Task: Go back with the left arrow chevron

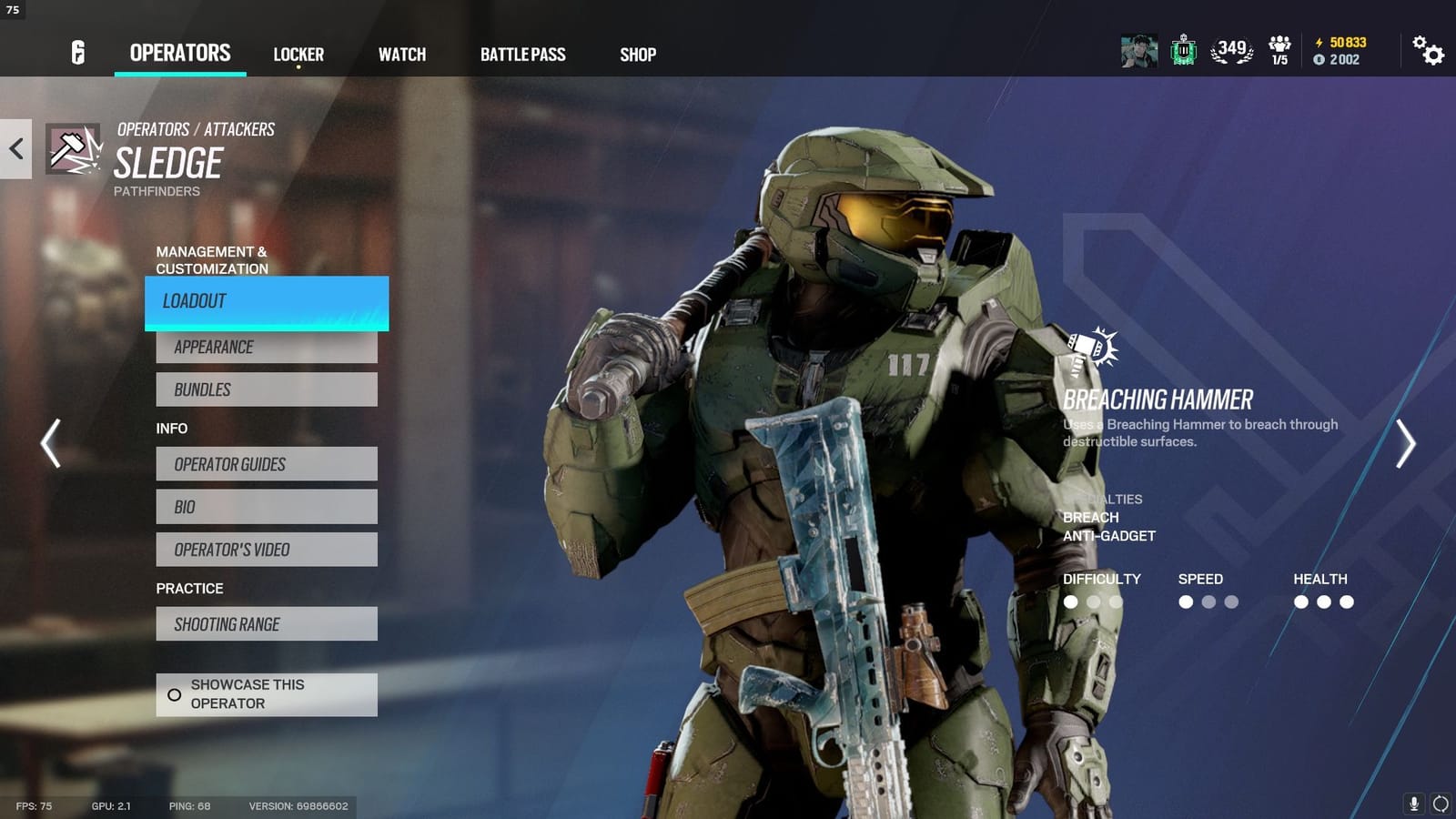Action: click(15, 148)
